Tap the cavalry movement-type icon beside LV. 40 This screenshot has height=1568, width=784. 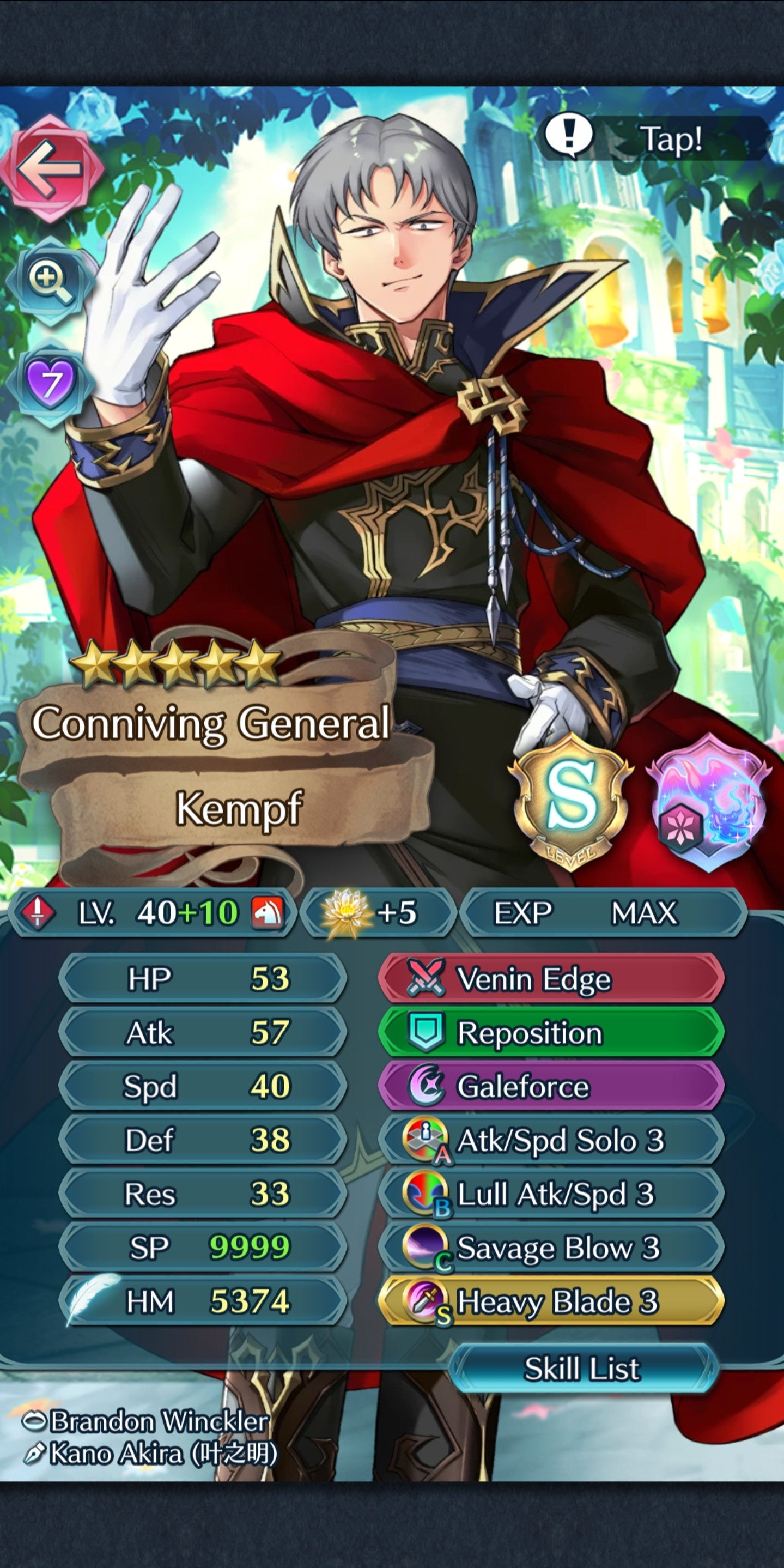(269, 912)
